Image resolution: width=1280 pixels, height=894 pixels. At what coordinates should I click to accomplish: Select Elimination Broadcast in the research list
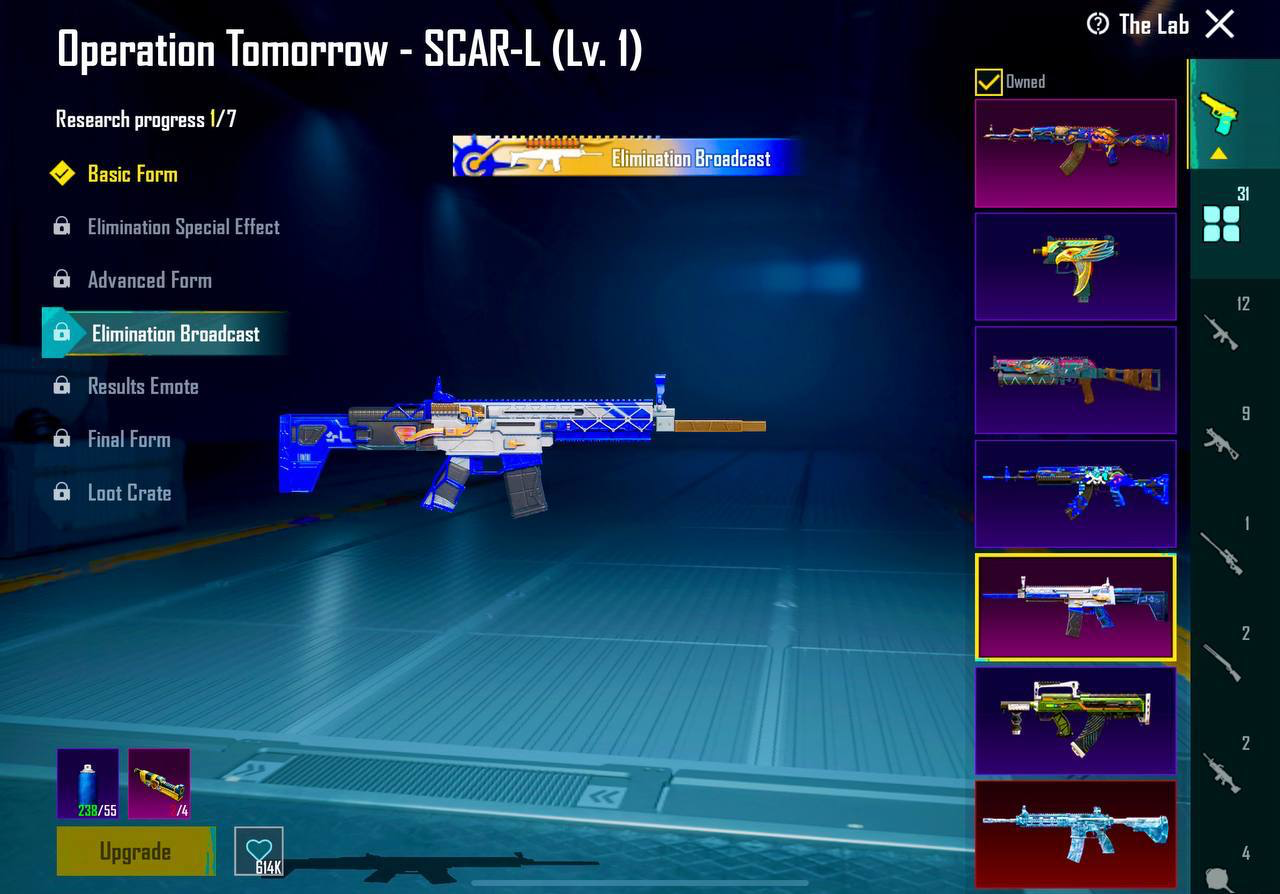tap(175, 334)
